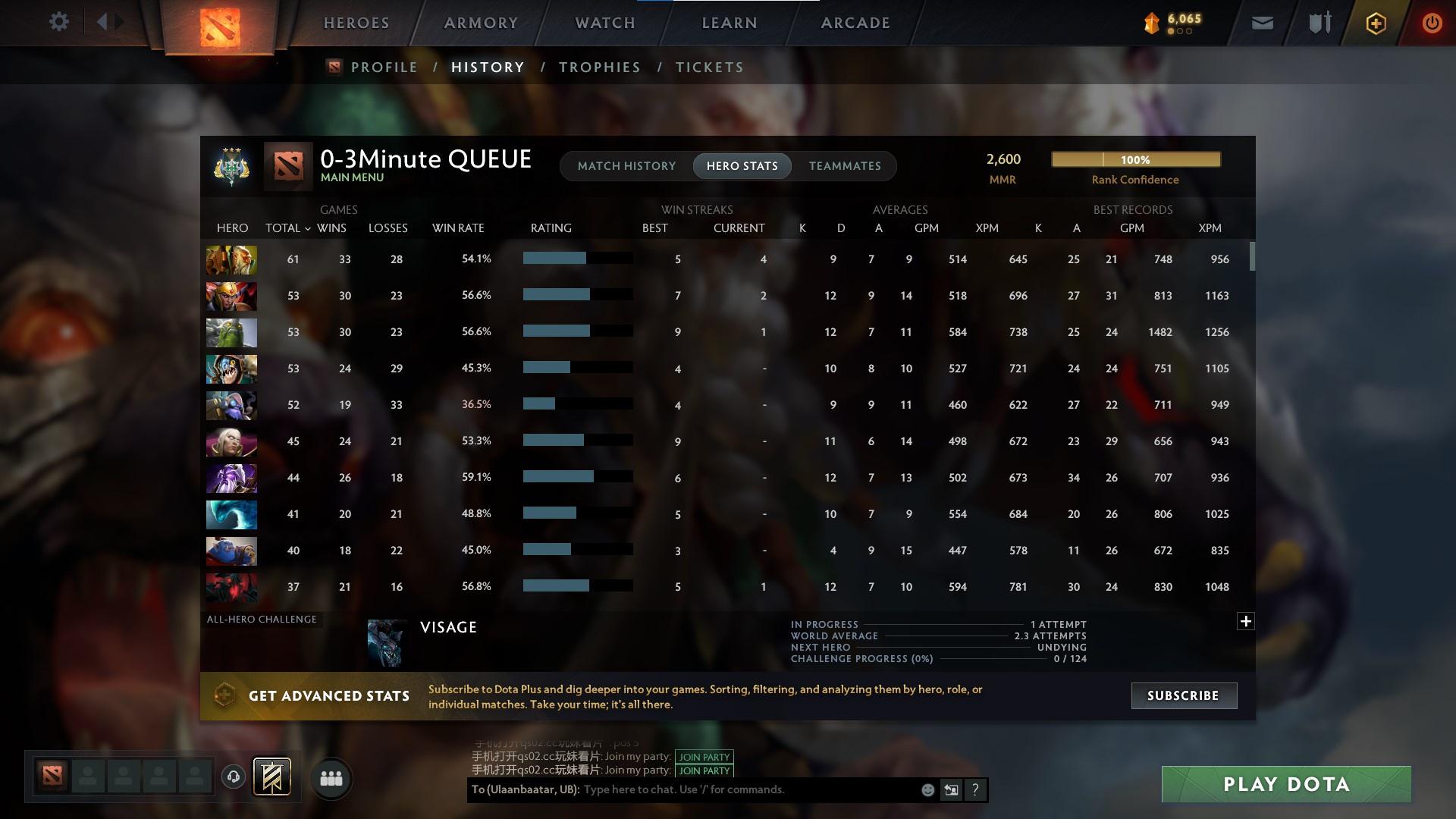Open the Dota Plus hexagon icon
The width and height of the screenshot is (1456, 819).
(1376, 22)
